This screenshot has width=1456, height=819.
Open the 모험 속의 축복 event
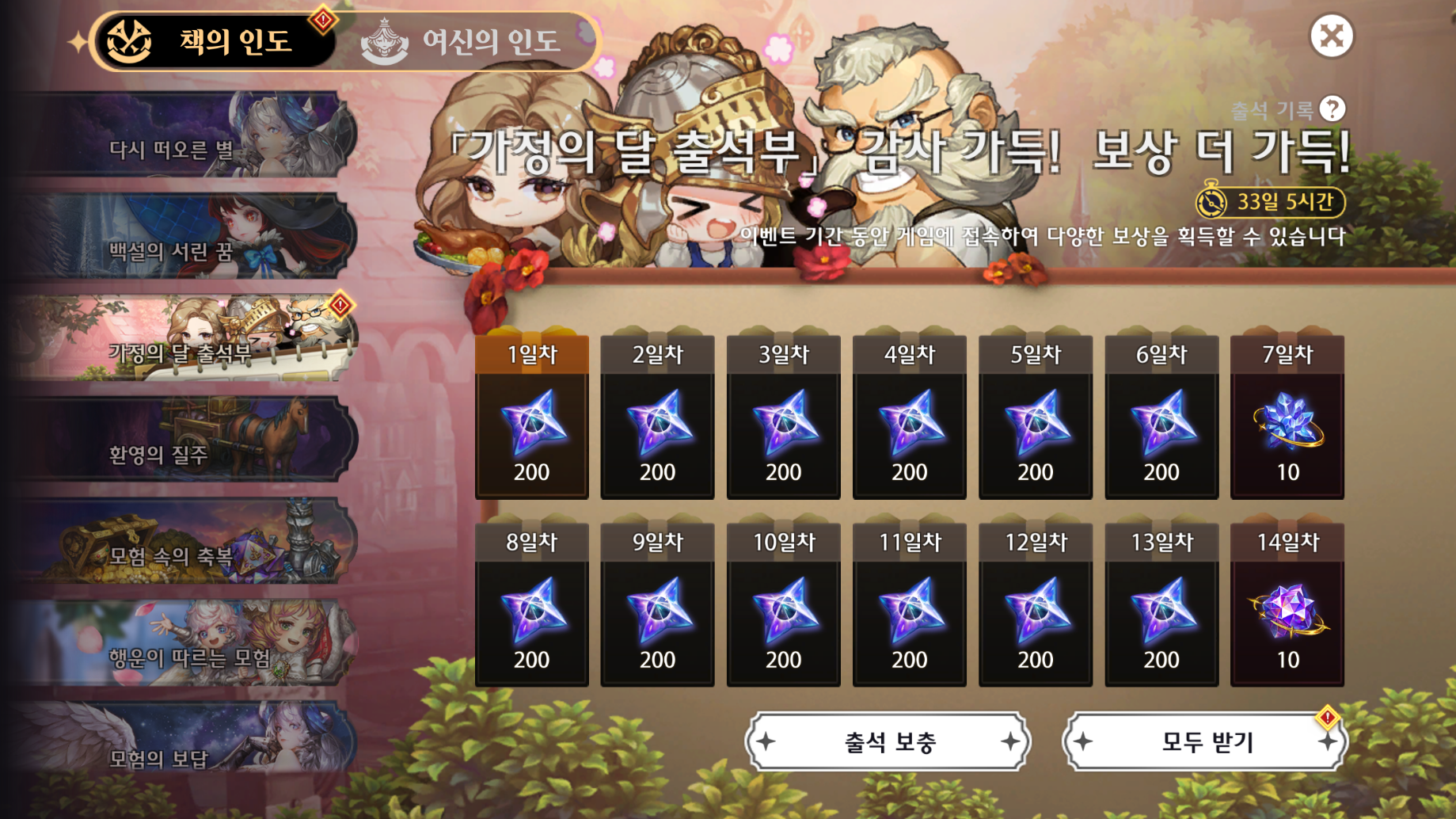pos(184,543)
